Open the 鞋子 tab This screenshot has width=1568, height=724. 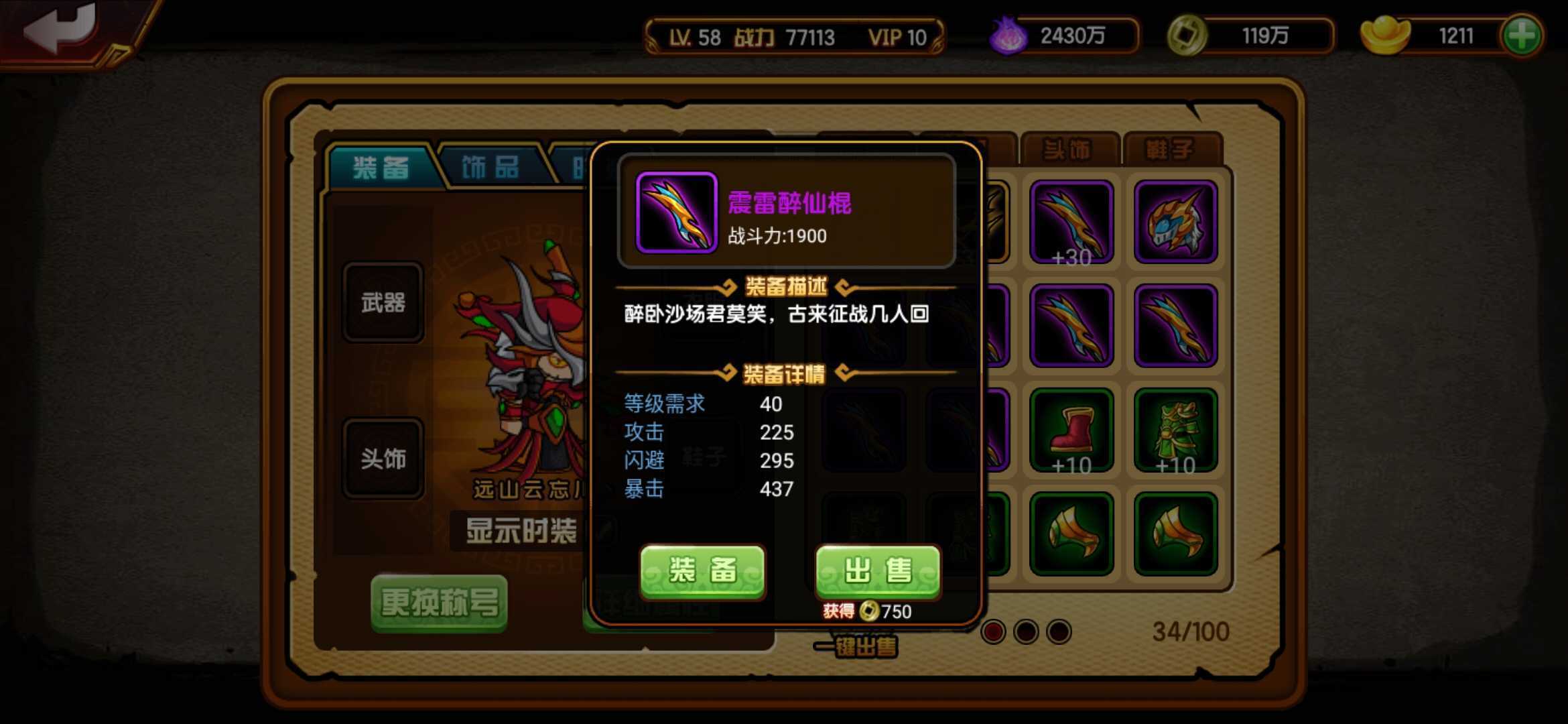(x=1173, y=149)
